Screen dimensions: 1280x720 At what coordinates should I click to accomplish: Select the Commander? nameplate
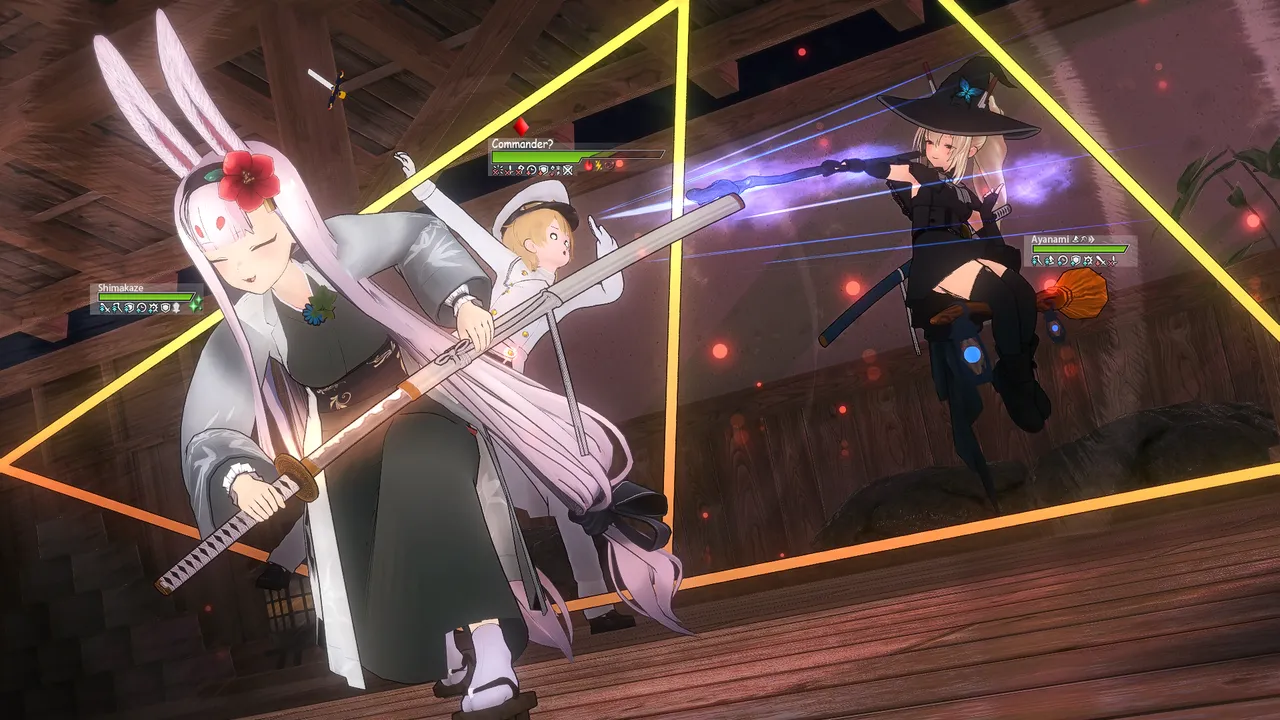click(x=522, y=144)
